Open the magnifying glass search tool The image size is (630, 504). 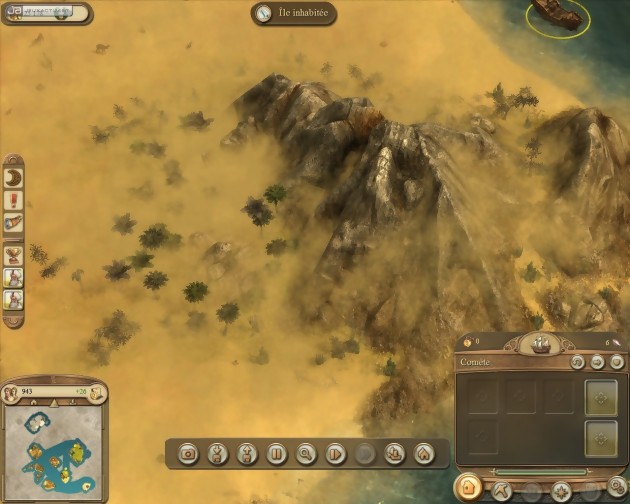(306, 454)
